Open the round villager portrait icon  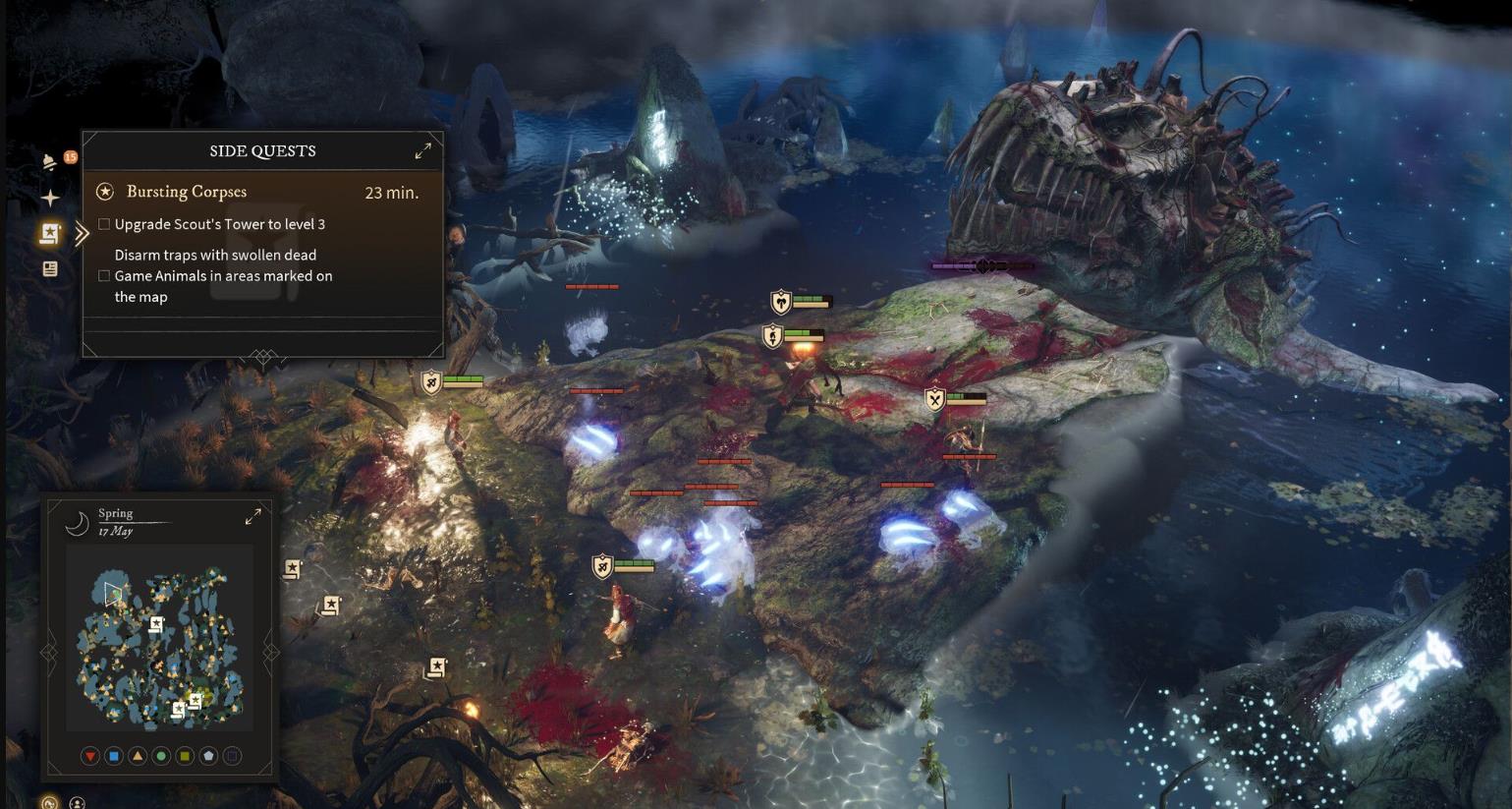click(x=77, y=803)
